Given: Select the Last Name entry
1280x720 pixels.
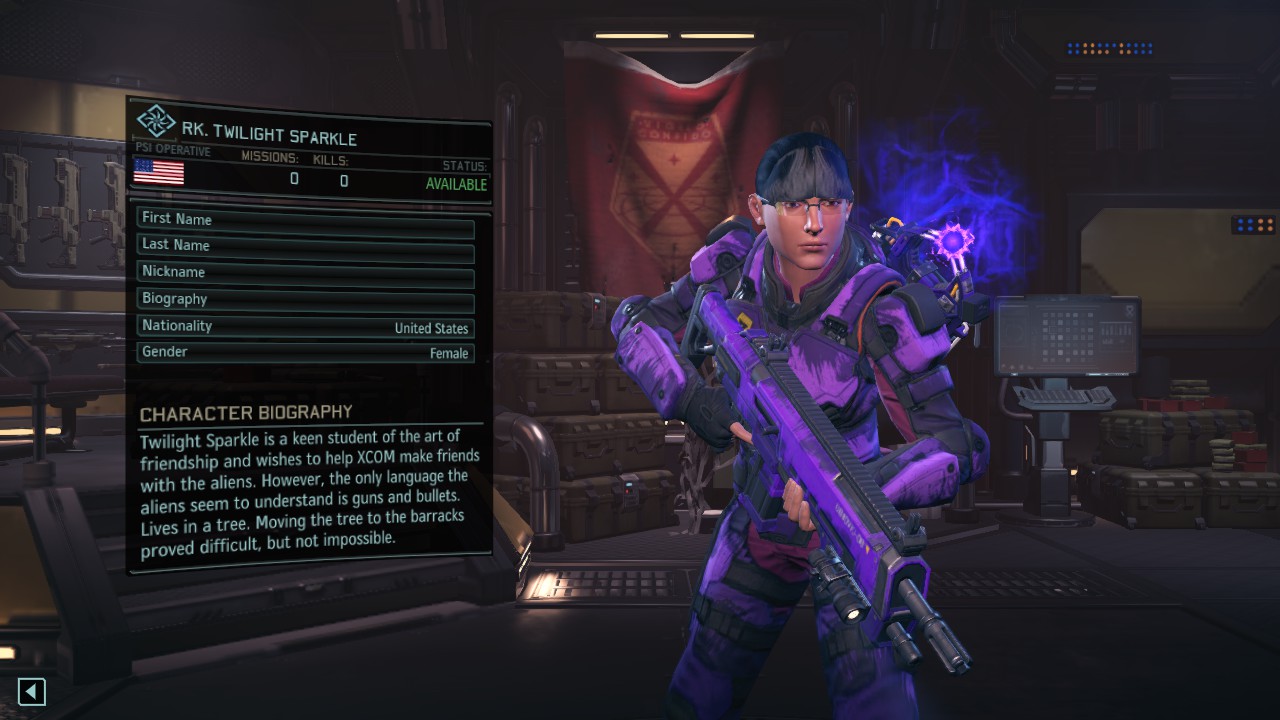Looking at the screenshot, I should pos(305,246).
